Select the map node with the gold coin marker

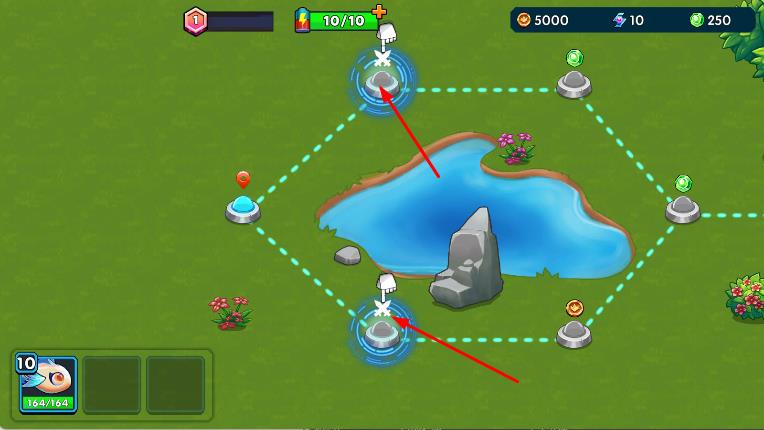click(574, 331)
